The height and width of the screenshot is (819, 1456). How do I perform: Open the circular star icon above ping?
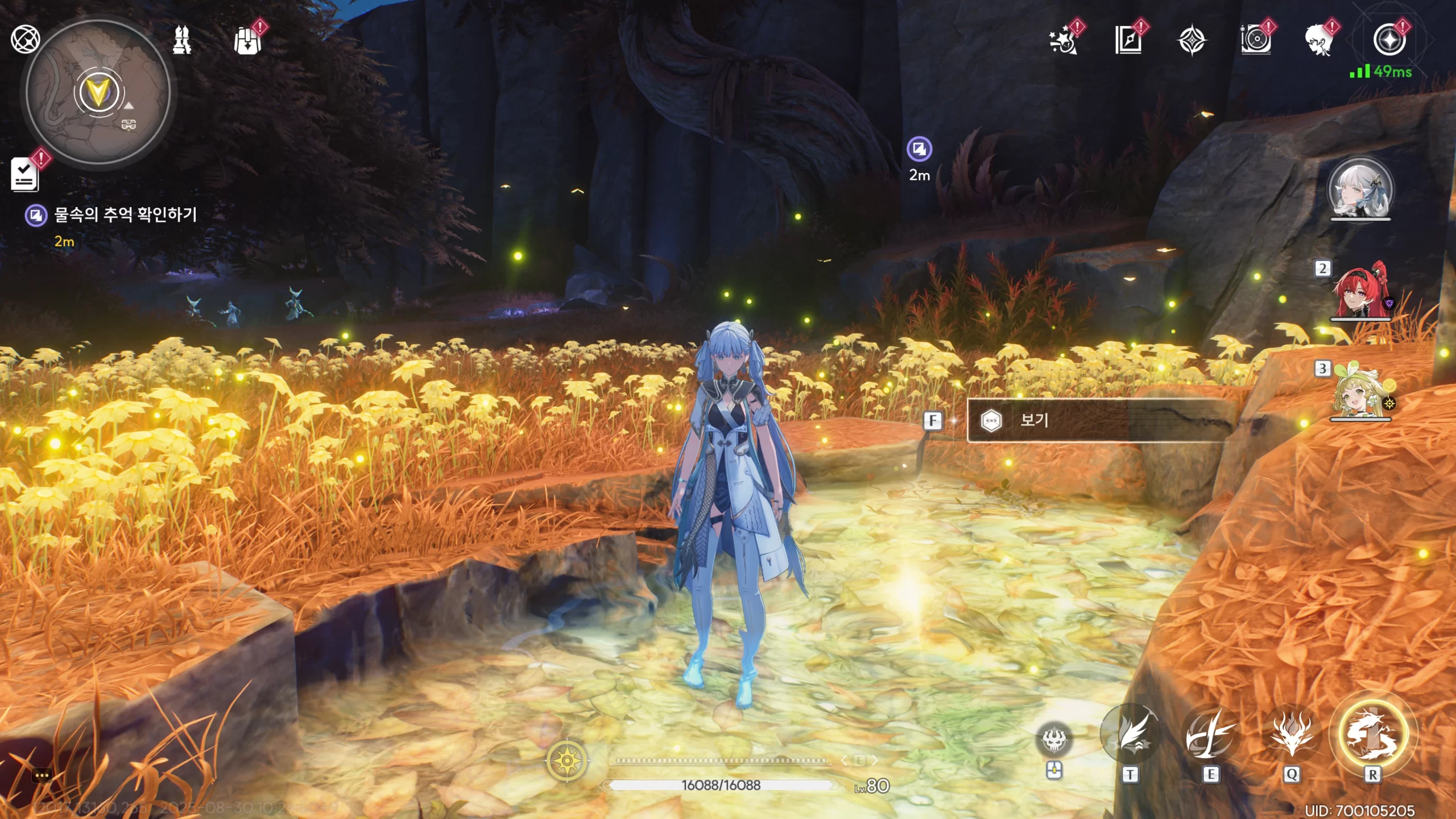point(1388,40)
